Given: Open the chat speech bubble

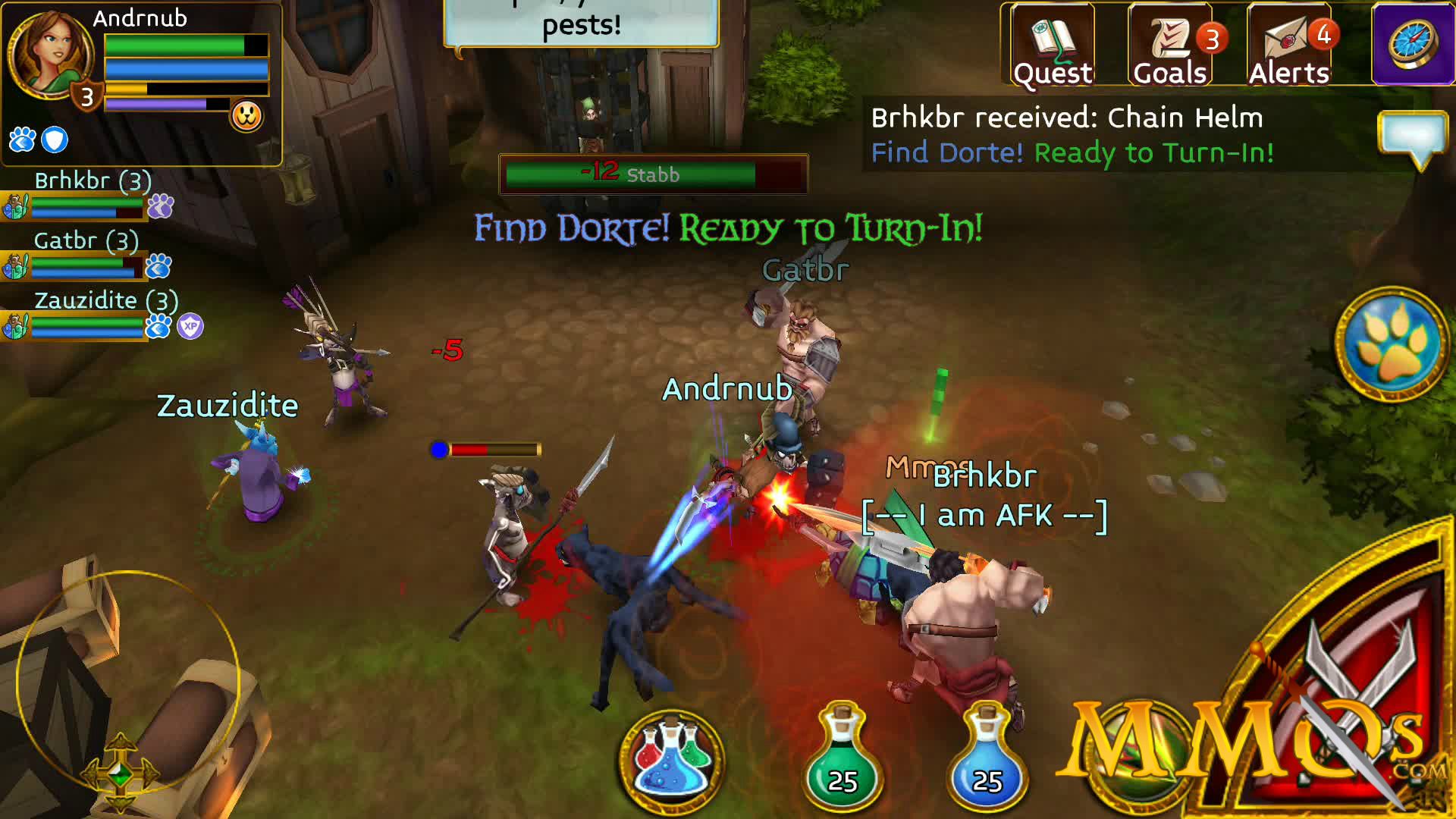Looking at the screenshot, I should pyautogui.click(x=1414, y=138).
